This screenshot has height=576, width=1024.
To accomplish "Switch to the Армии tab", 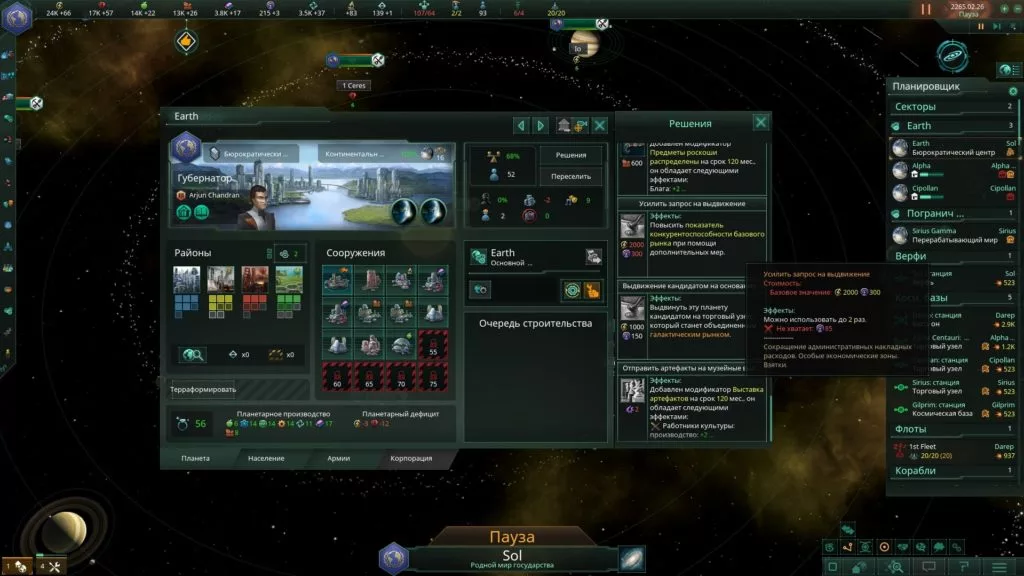I will (339, 458).
